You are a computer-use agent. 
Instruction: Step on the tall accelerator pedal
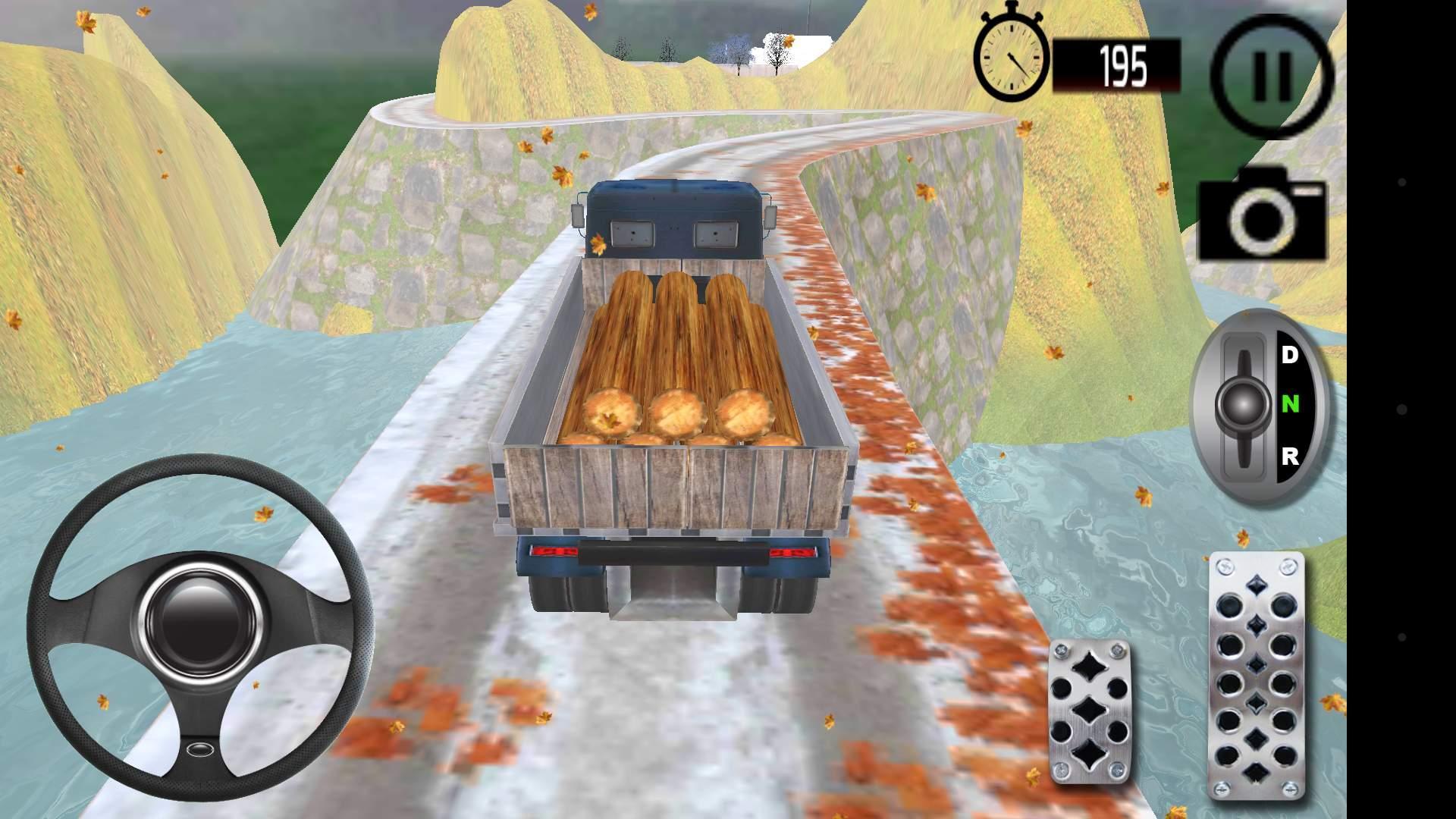coord(1256,675)
